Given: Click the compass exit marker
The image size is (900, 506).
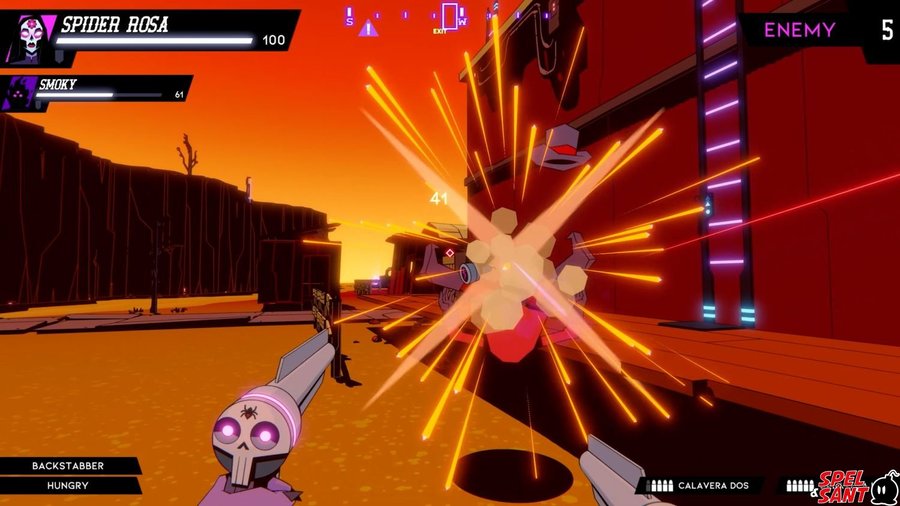Looking at the screenshot, I should [450, 17].
